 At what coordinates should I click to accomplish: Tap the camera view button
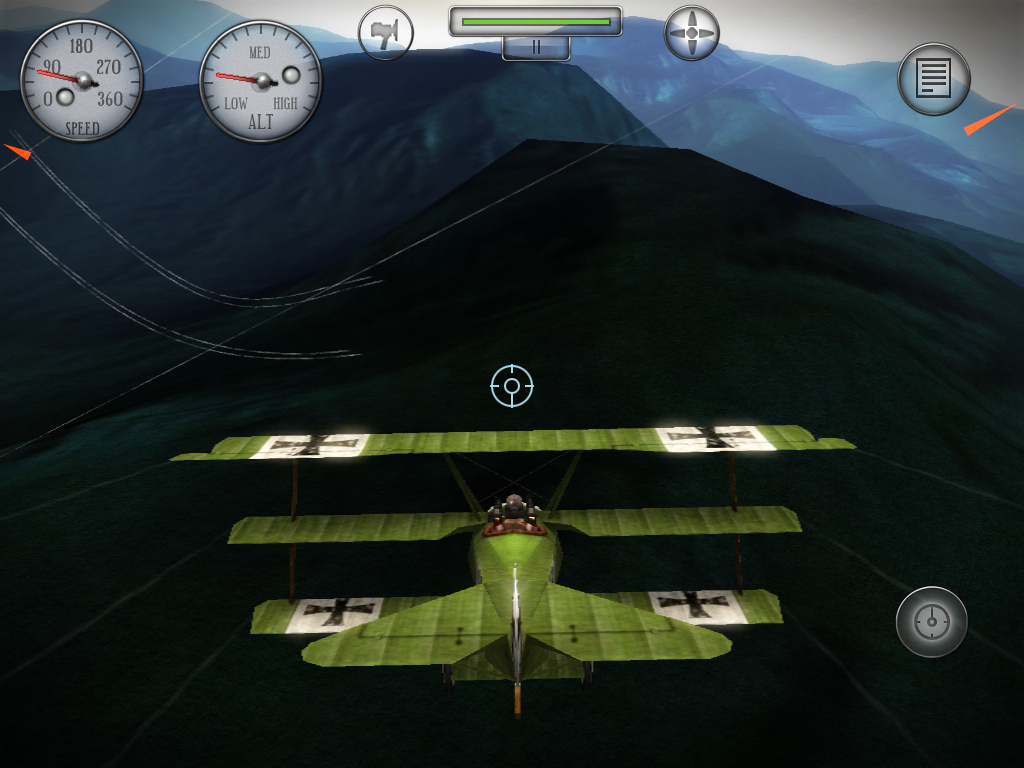tap(386, 33)
